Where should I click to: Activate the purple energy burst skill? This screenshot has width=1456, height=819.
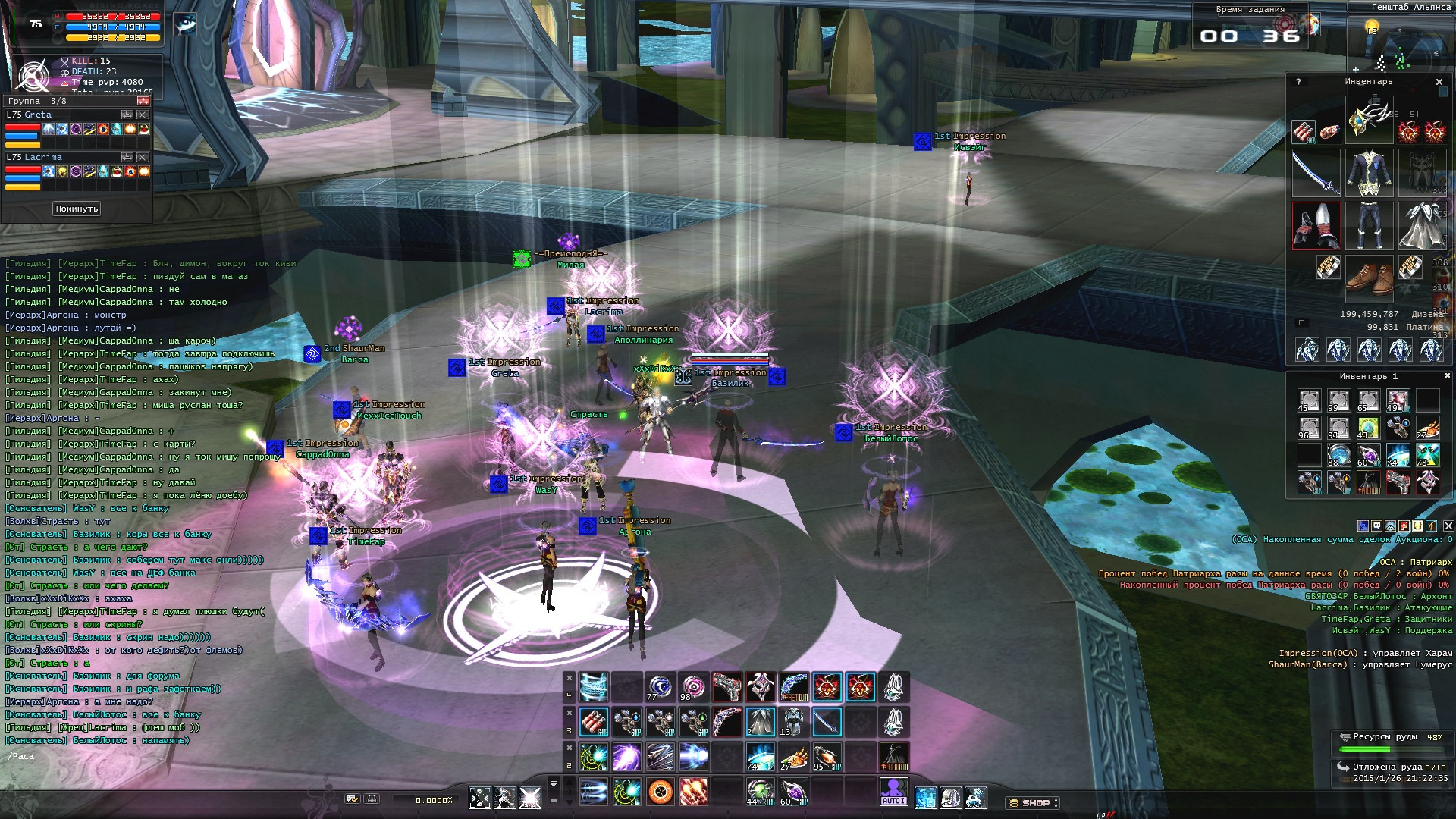click(627, 757)
